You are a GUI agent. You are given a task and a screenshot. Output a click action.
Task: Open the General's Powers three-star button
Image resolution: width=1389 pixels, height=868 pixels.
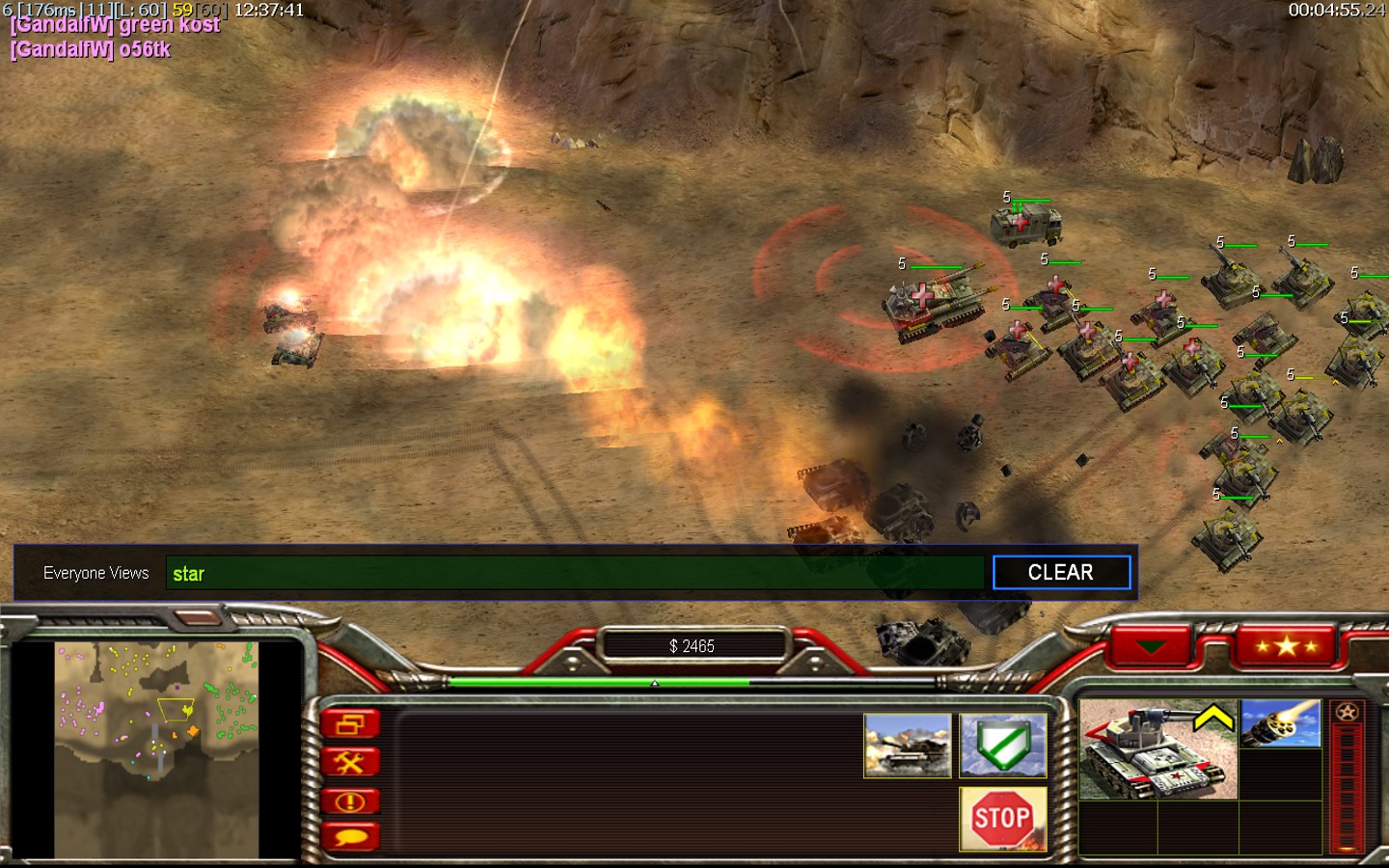click(1287, 645)
